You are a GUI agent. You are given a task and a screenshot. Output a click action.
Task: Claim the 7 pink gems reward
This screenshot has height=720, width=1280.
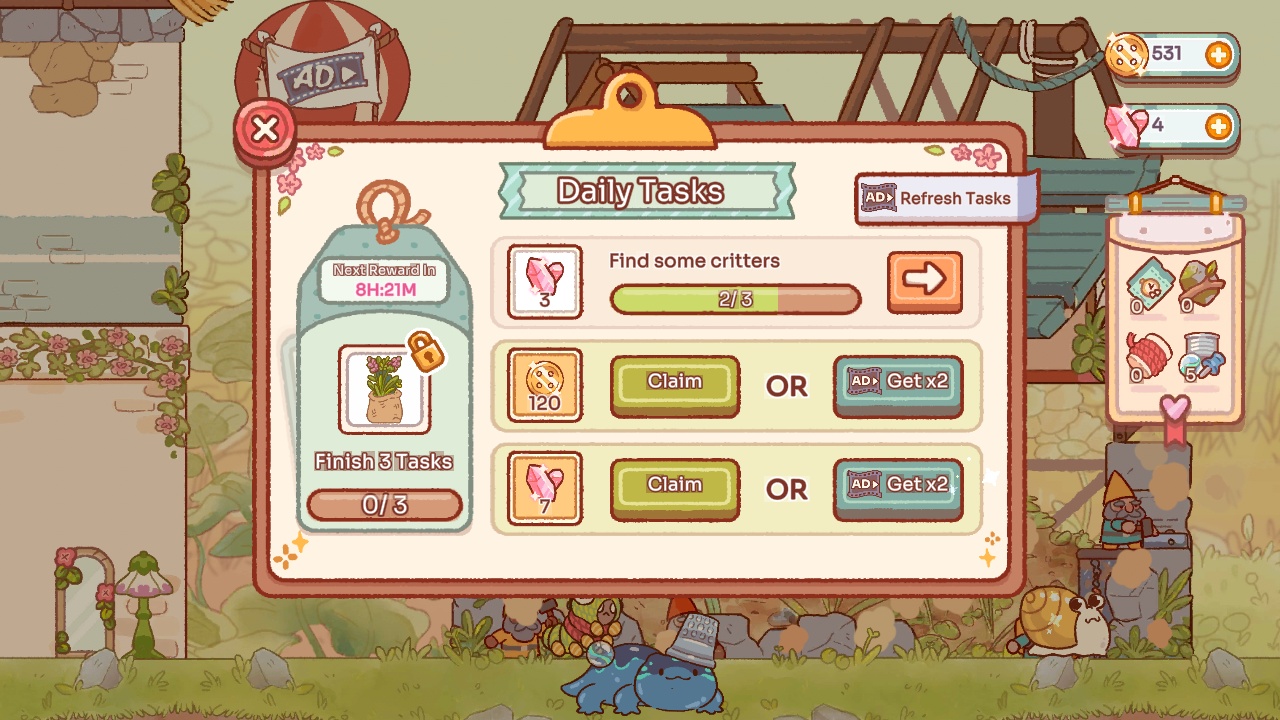(675, 488)
